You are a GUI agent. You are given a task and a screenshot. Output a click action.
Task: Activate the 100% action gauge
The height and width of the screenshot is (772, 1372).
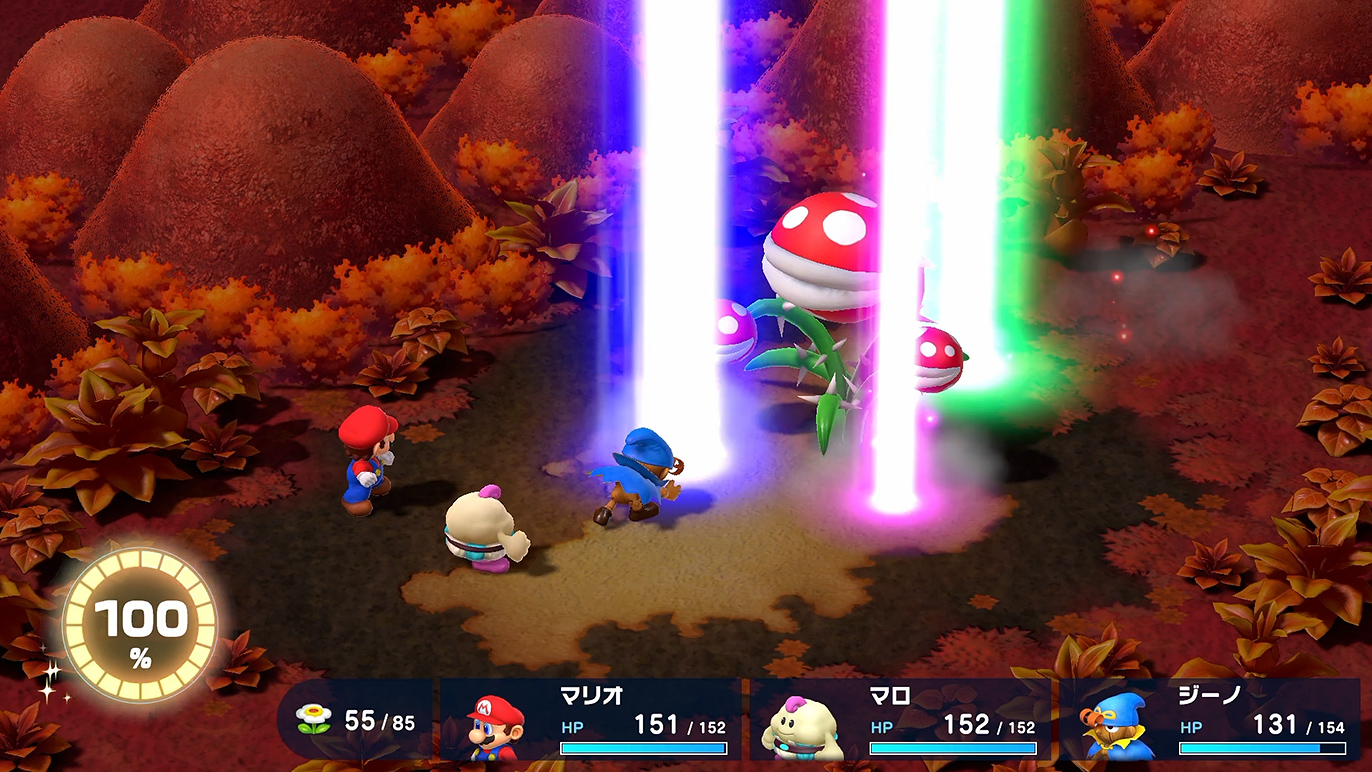coord(139,625)
